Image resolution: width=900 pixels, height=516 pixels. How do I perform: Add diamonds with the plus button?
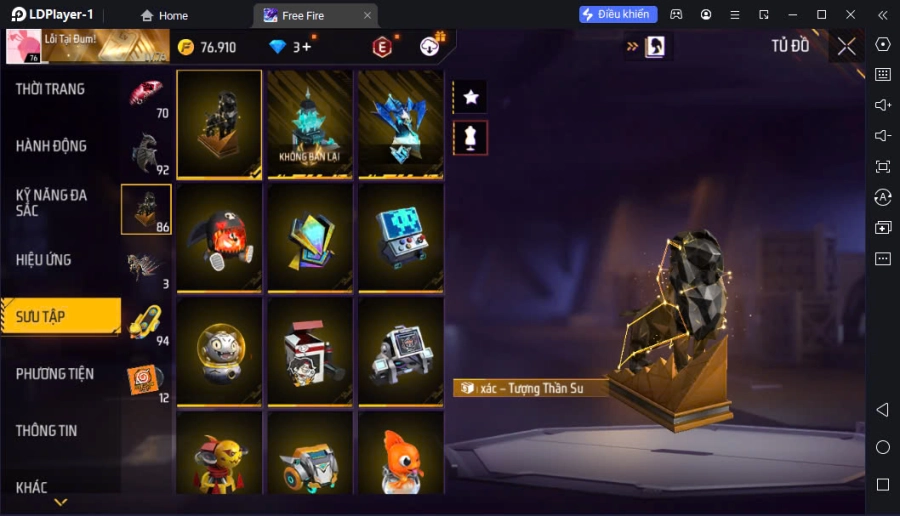coord(307,47)
